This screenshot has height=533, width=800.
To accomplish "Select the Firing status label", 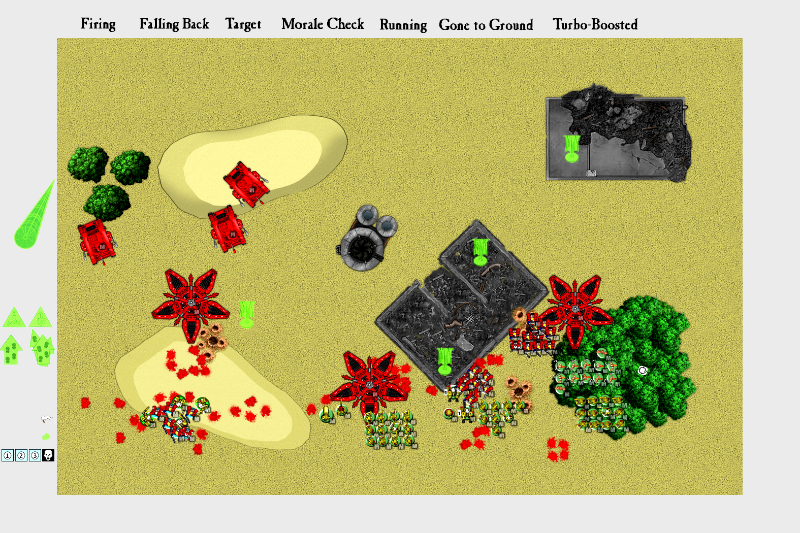I will 98,24.
